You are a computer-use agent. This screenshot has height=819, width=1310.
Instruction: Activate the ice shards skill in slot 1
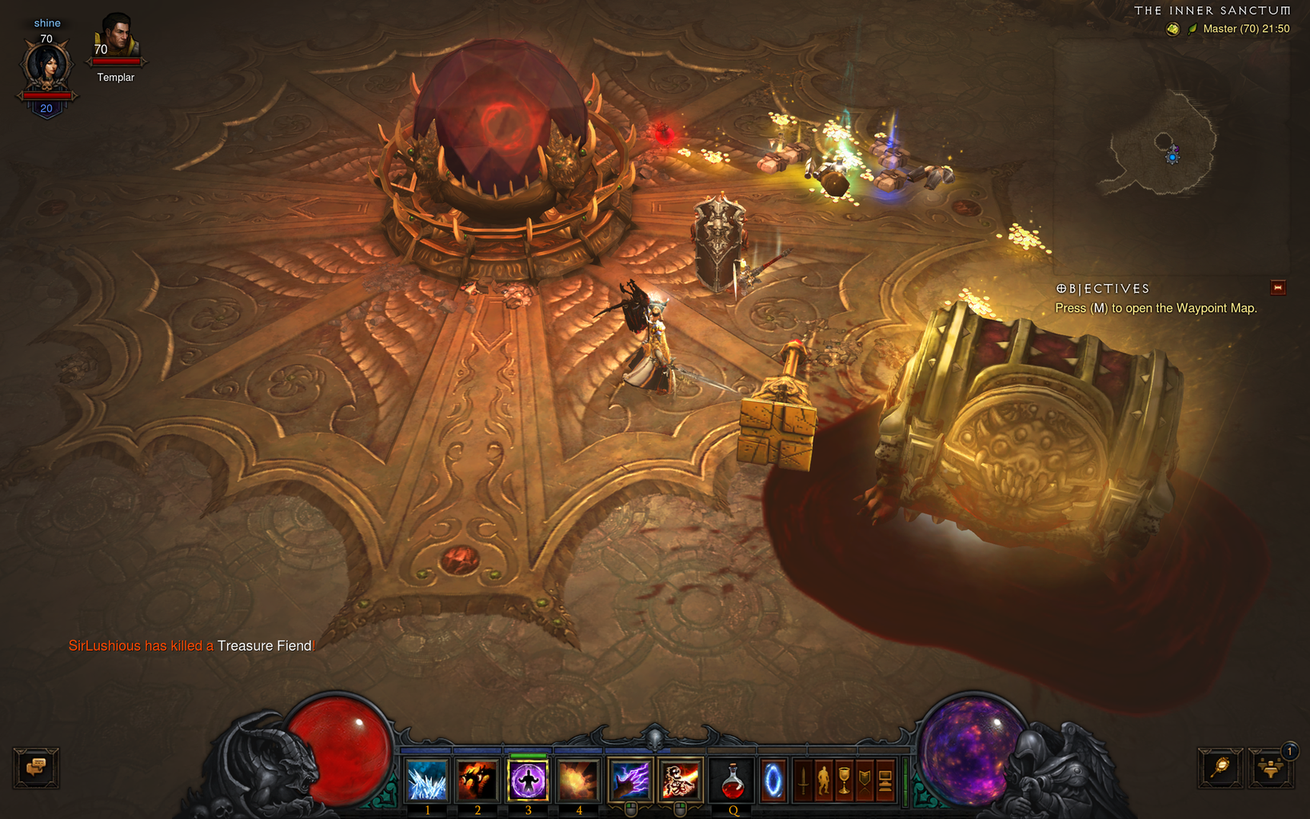tap(428, 780)
